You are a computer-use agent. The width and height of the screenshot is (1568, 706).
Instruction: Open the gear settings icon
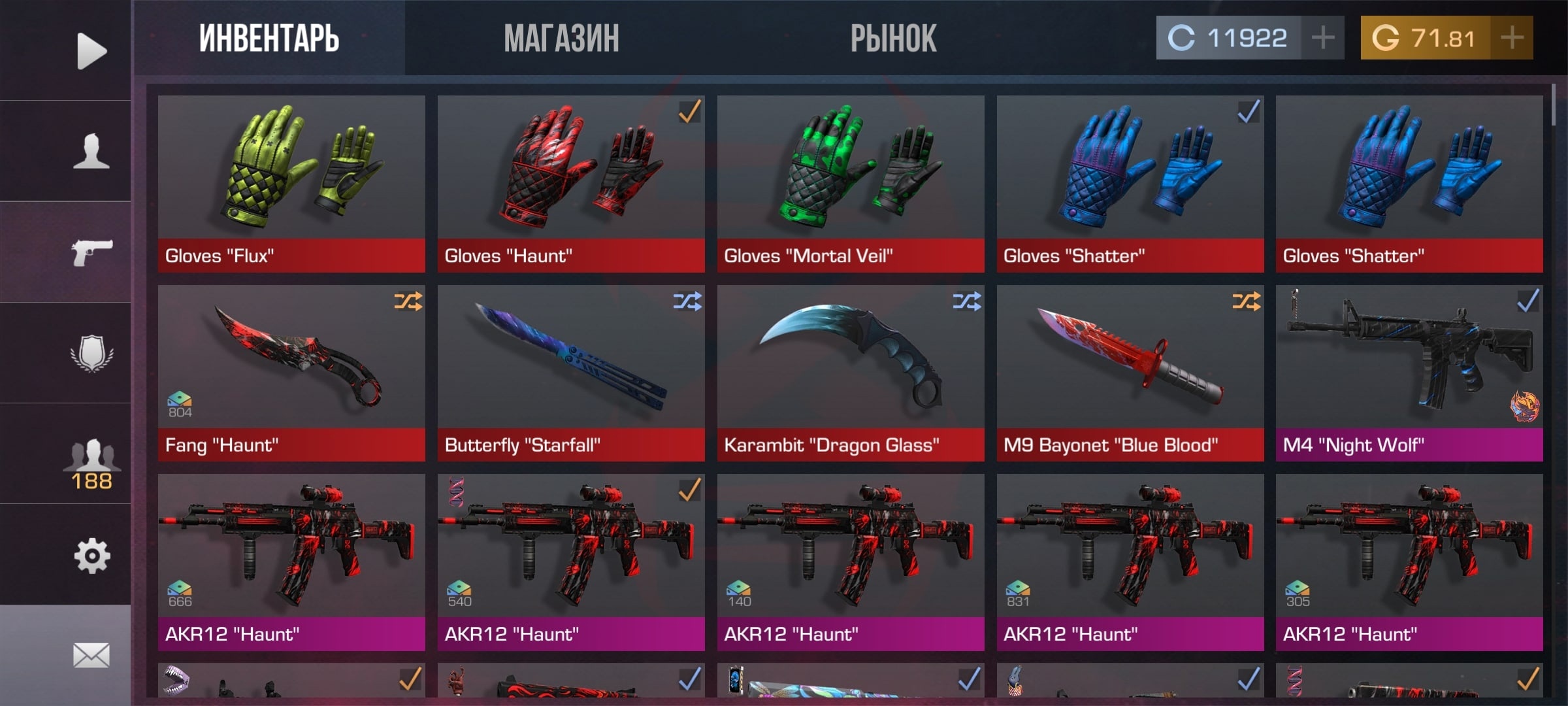pos(91,556)
